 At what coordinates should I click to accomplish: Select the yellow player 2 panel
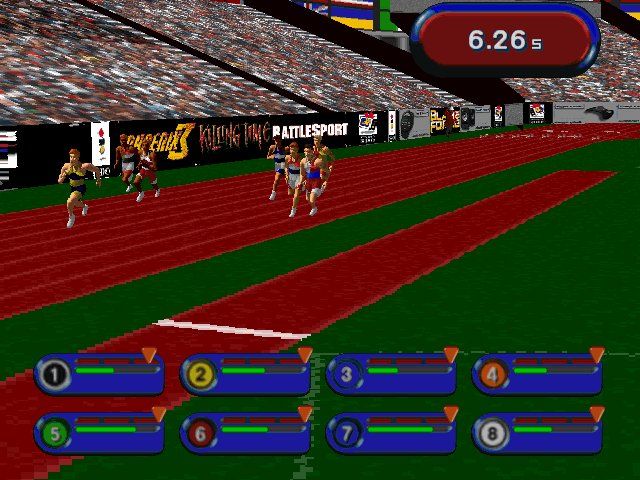pyautogui.click(x=246, y=374)
